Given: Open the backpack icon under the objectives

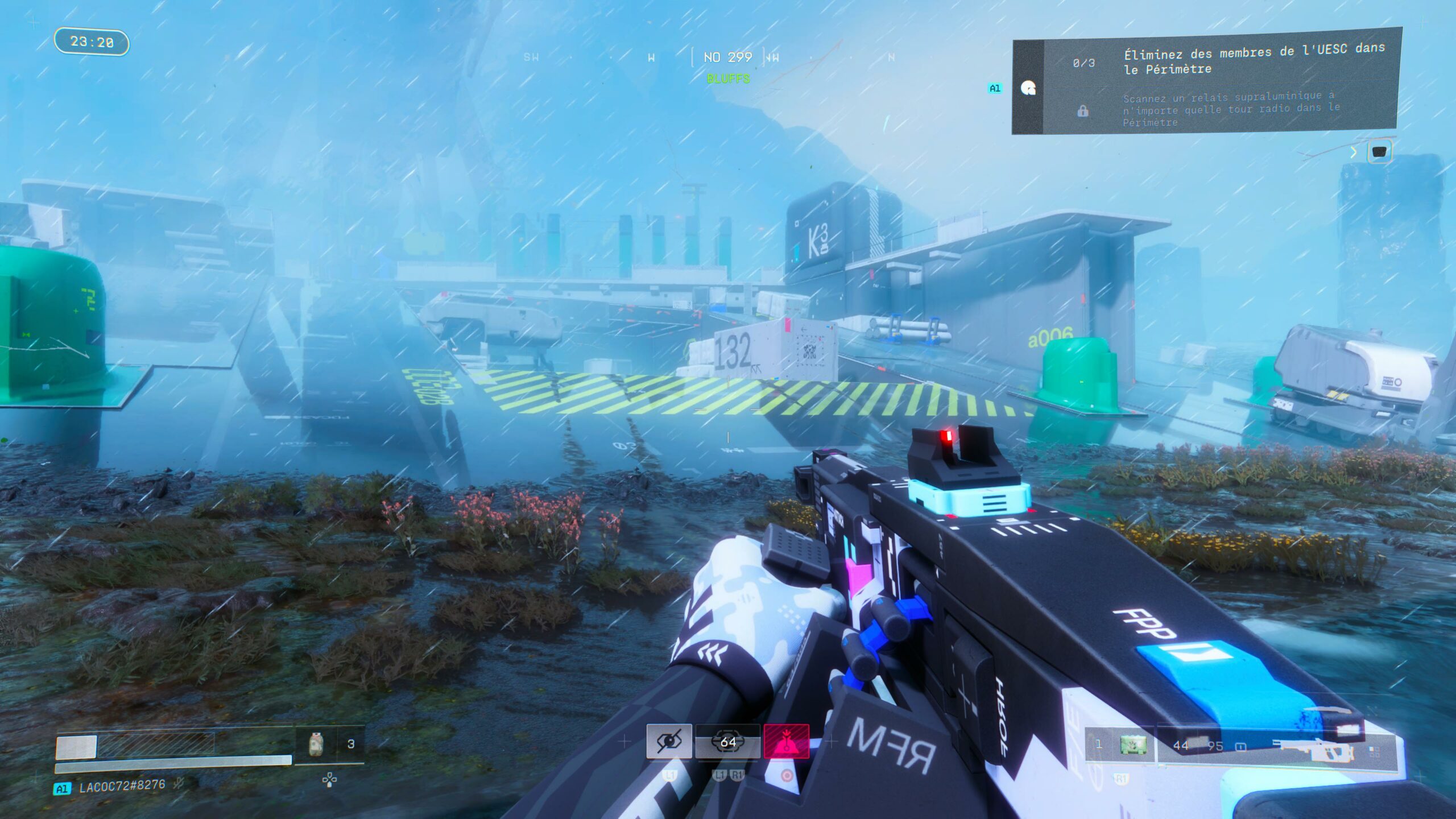Looking at the screenshot, I should click(x=1380, y=151).
